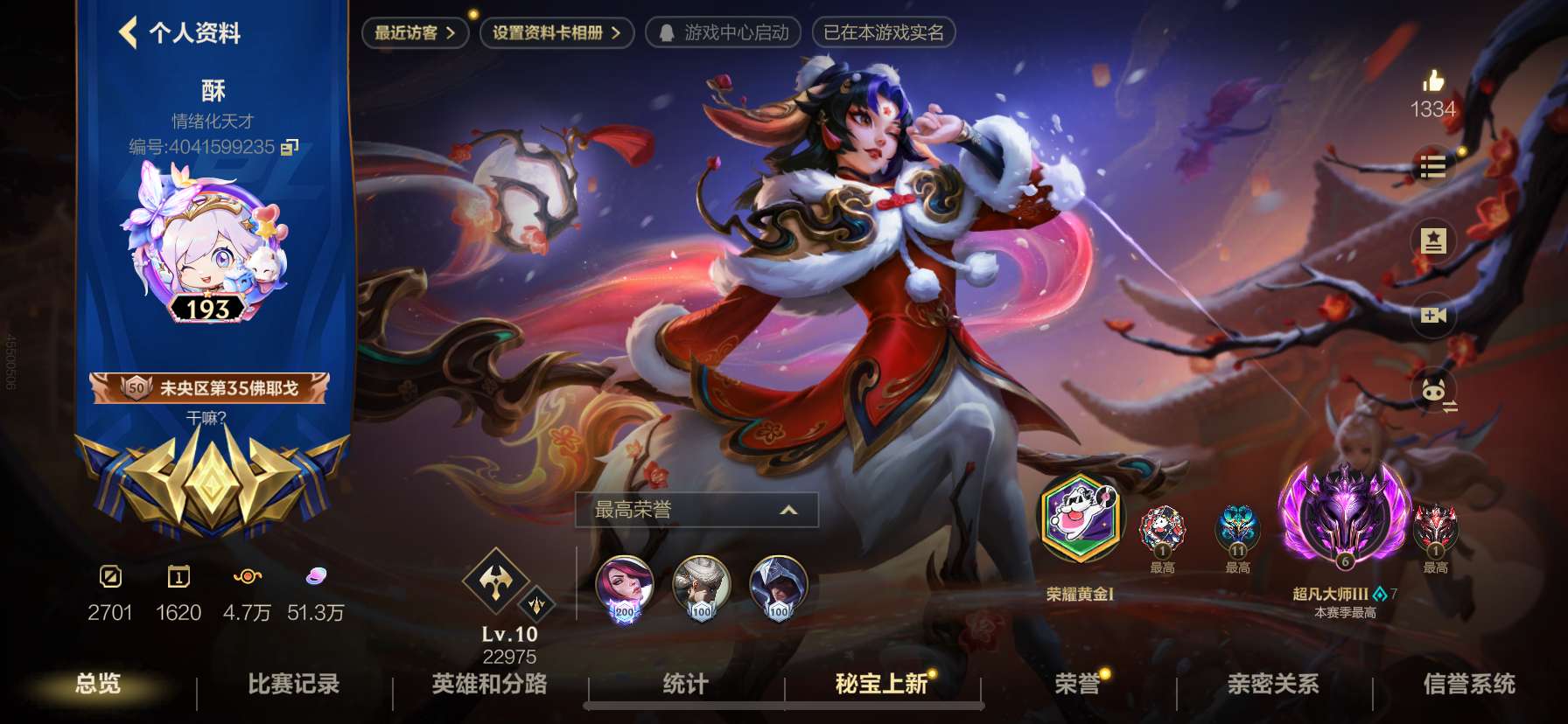Open the badge collection icon on right sidebar
This screenshot has height=724, width=1568.
tap(1431, 240)
